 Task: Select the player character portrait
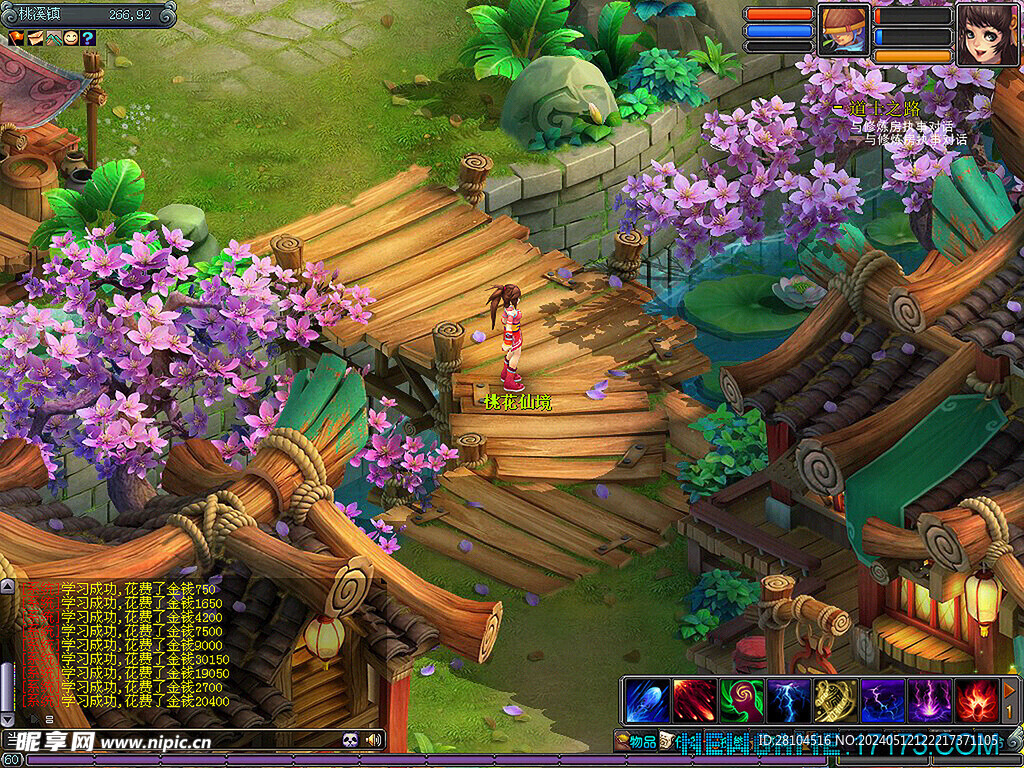click(843, 30)
